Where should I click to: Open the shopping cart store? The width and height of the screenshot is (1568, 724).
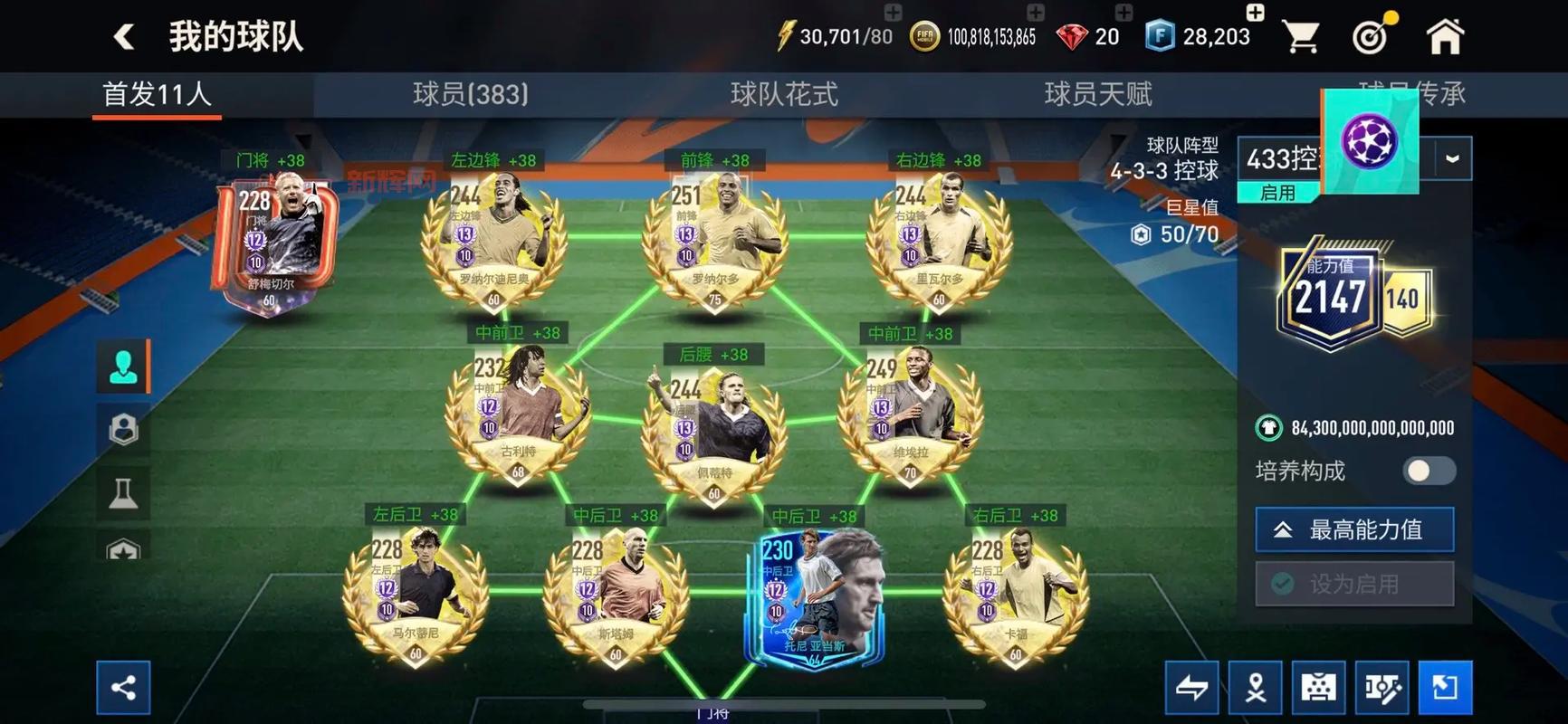(x=1301, y=34)
